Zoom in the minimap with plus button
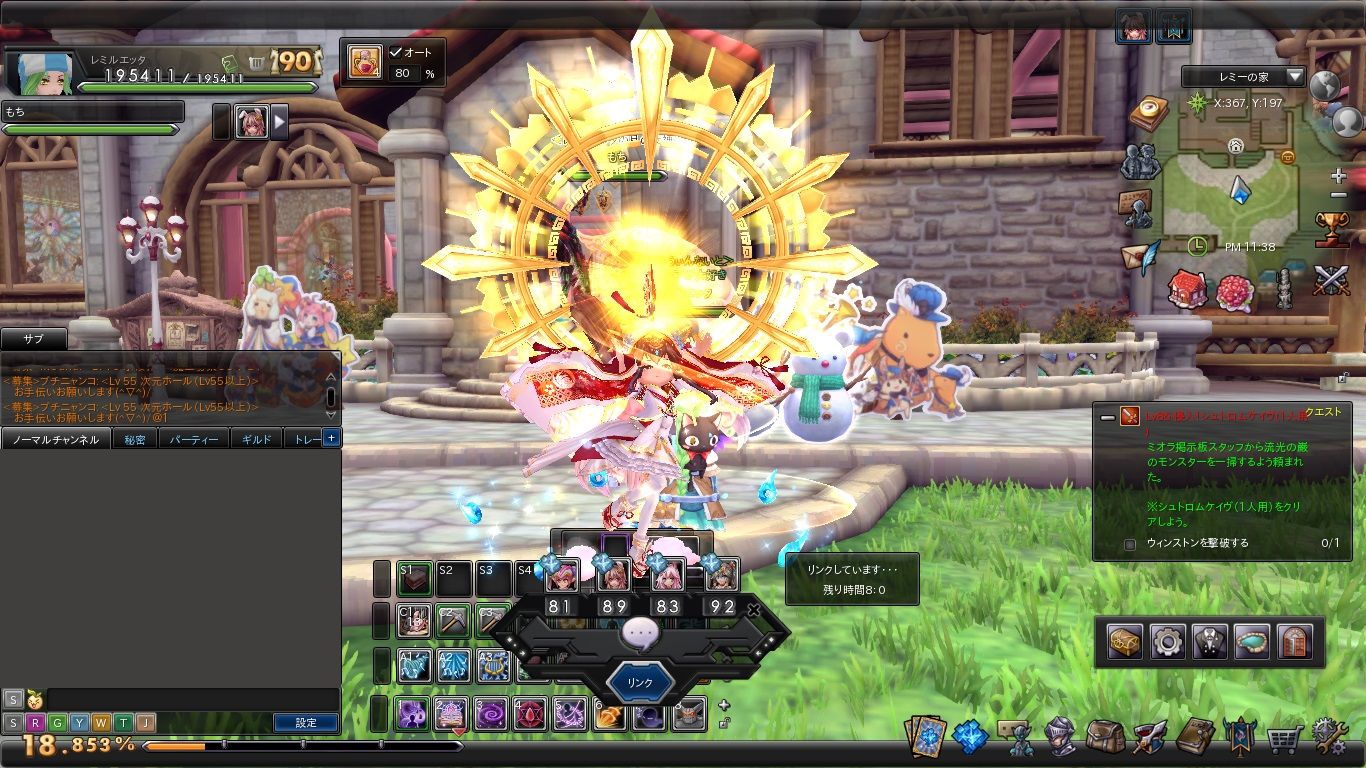This screenshot has width=1366, height=768. click(1339, 176)
